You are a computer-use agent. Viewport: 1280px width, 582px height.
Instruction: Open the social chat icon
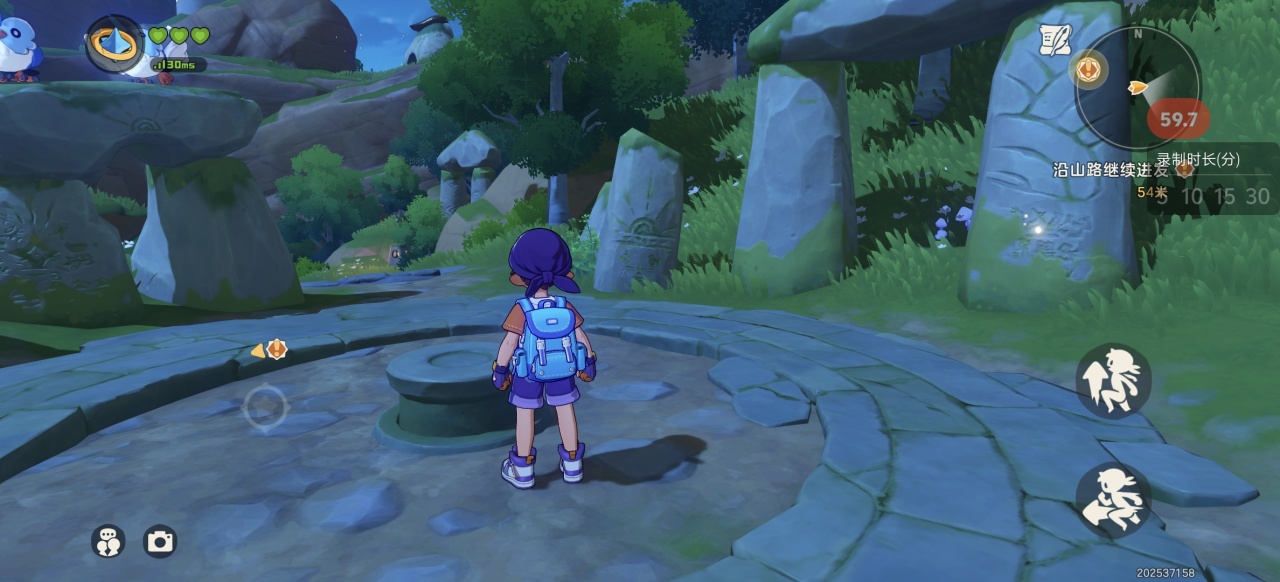coord(108,541)
